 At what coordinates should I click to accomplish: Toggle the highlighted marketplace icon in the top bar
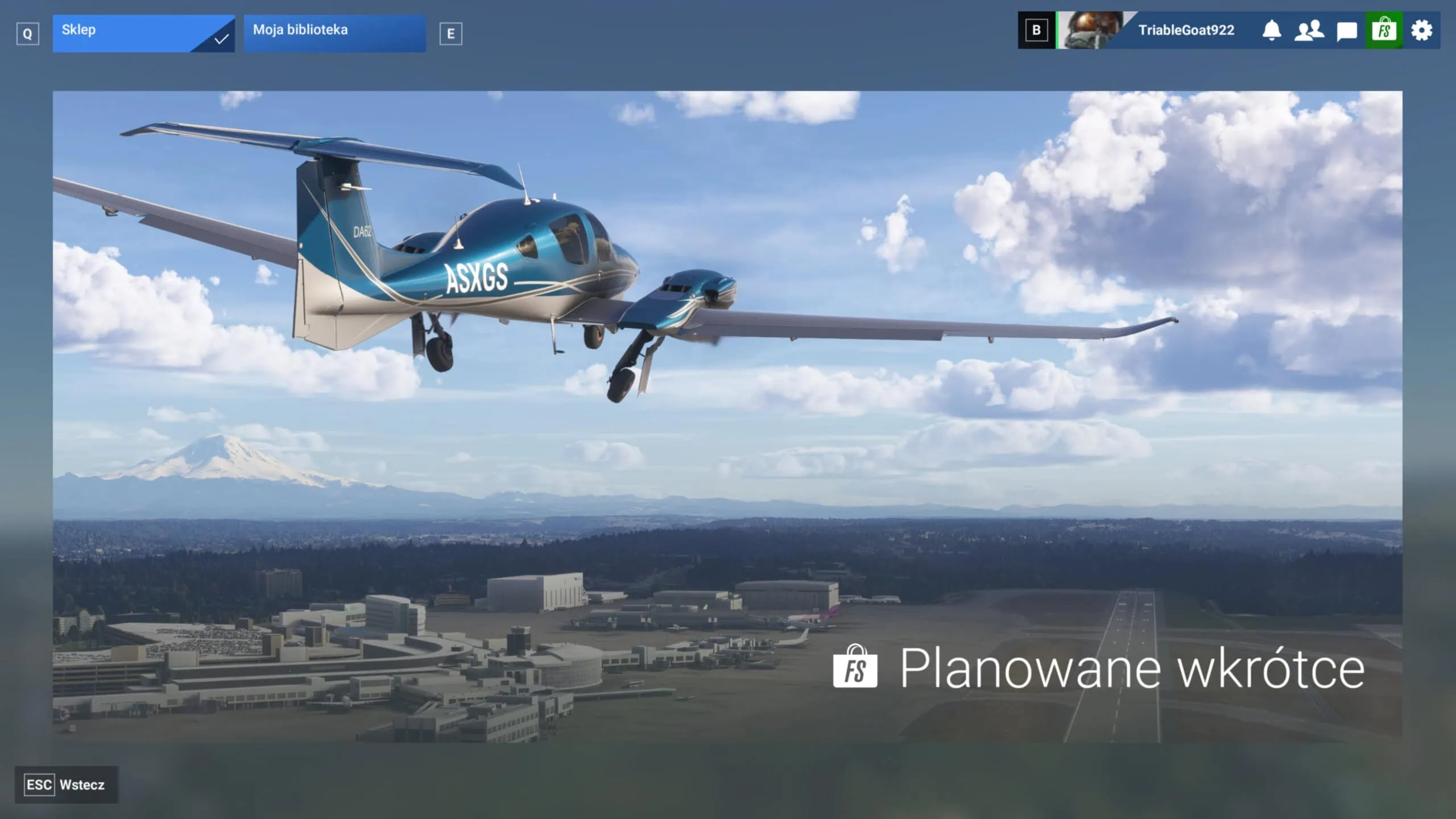(x=1383, y=31)
